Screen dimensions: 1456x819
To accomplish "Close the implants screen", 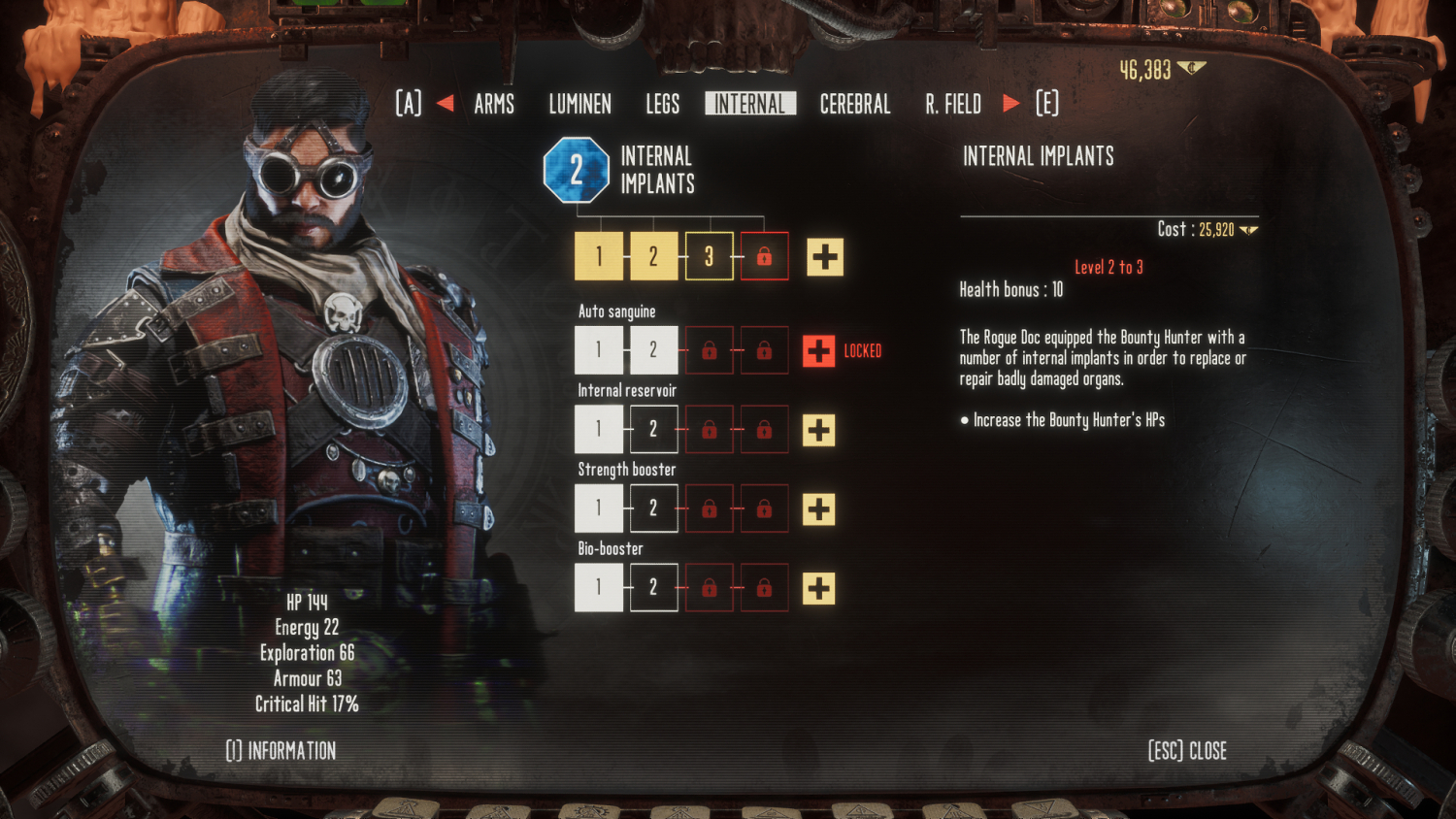I will click(1187, 750).
